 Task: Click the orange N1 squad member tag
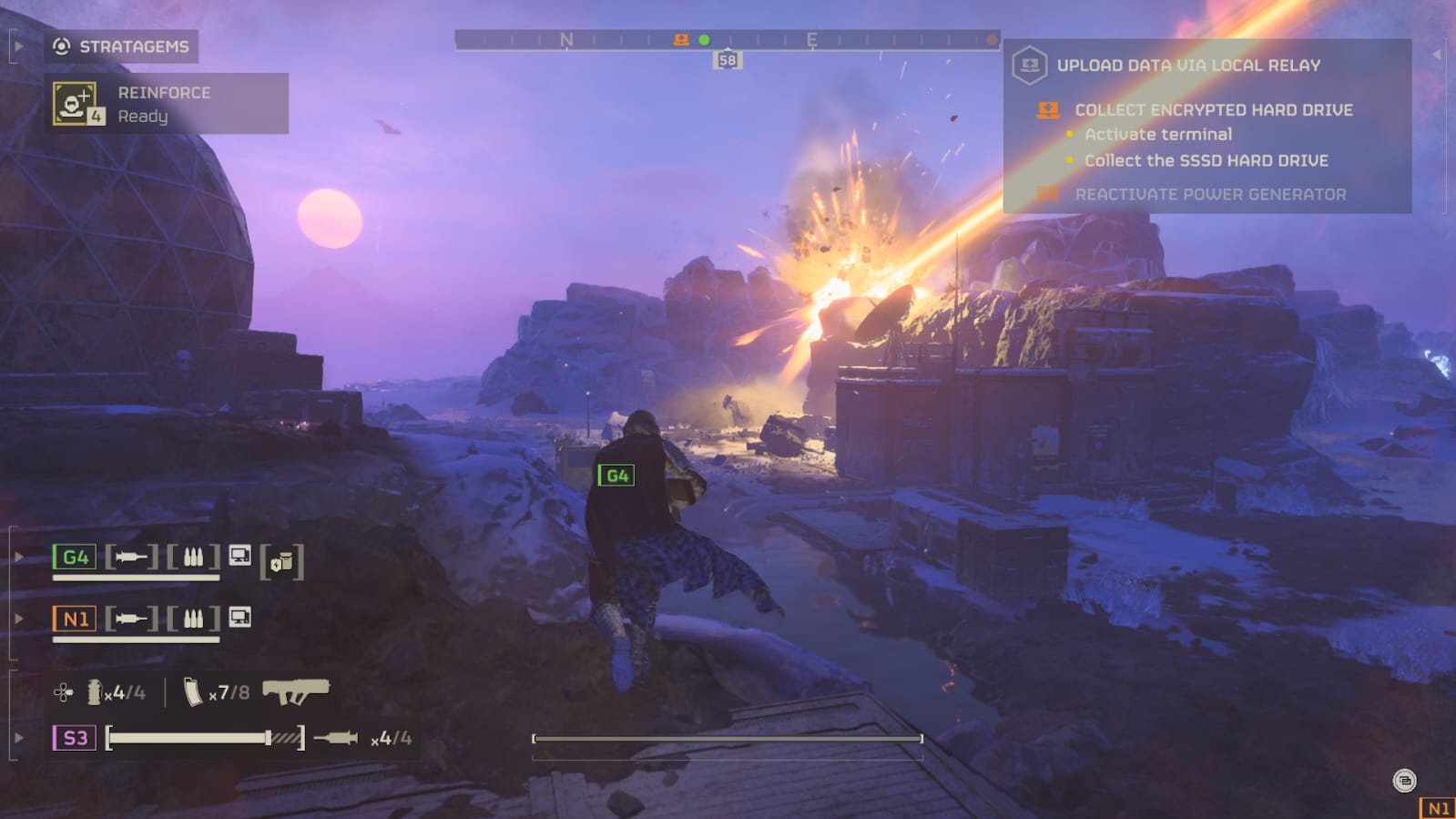point(75,619)
